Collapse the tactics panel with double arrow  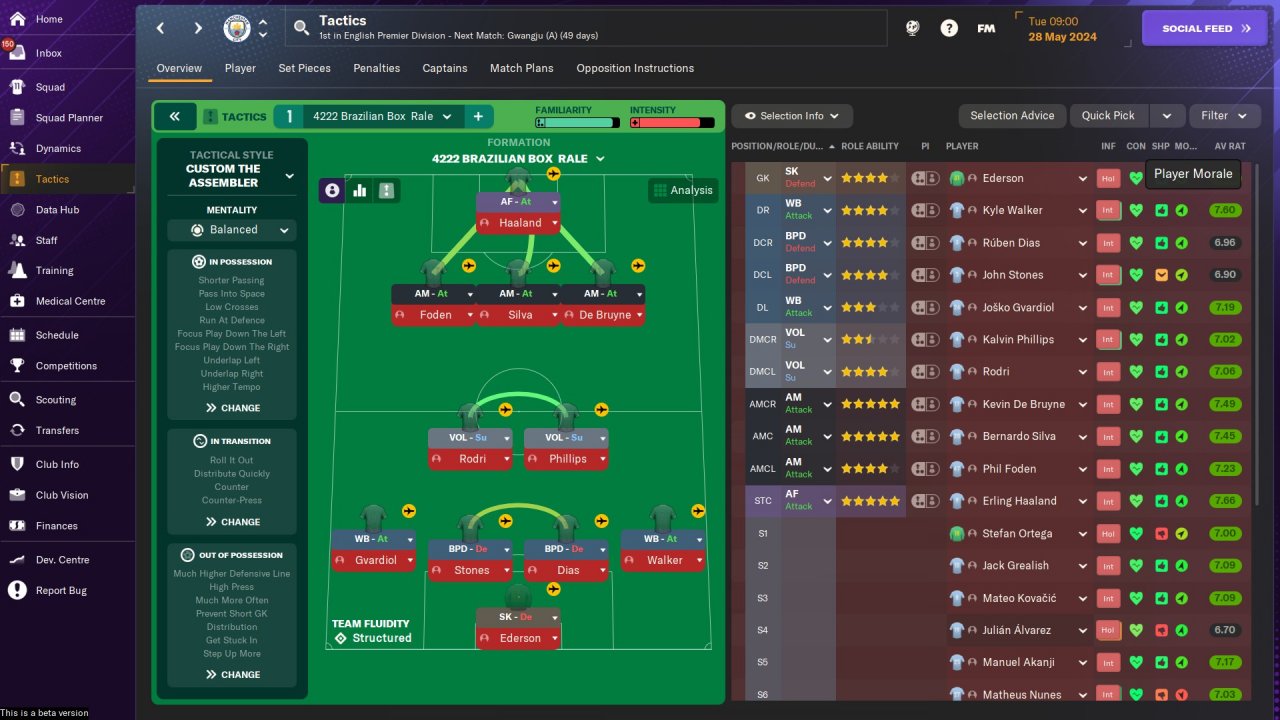(175, 116)
